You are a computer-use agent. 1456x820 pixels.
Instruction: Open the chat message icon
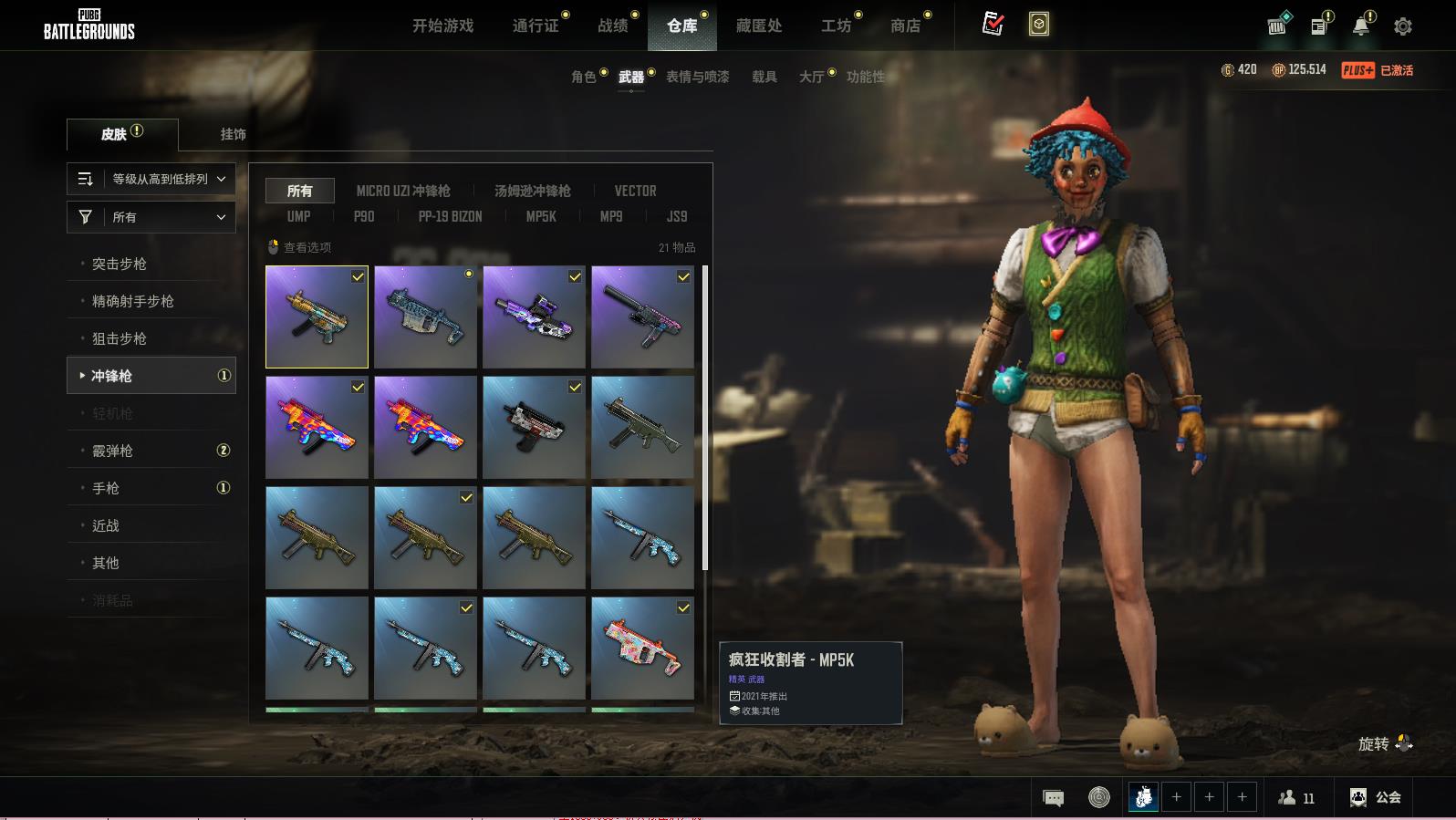coord(1053,798)
